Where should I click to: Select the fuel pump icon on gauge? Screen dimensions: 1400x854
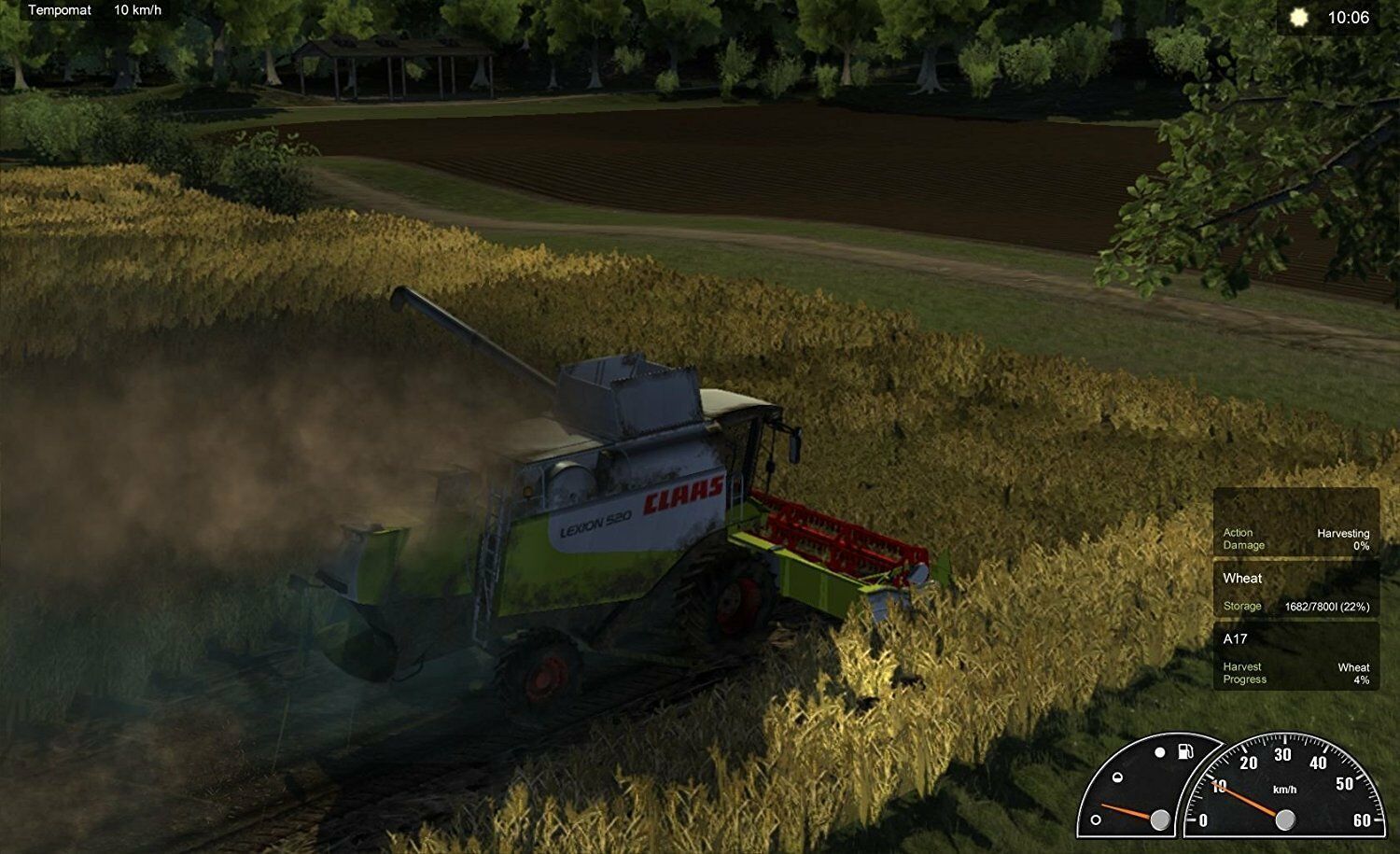coord(1184,751)
